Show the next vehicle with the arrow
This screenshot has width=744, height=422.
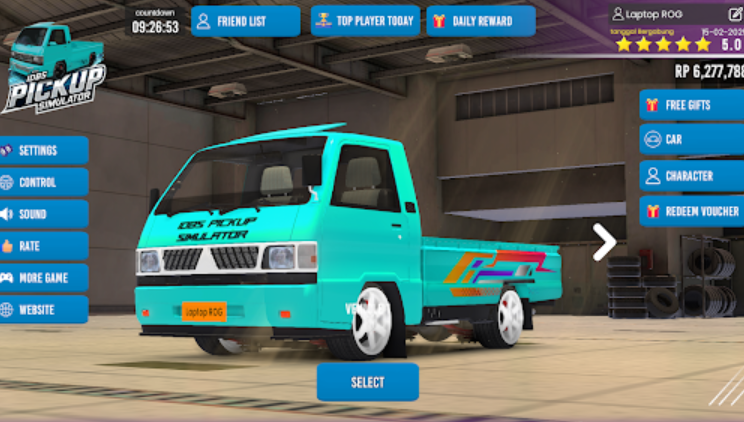(603, 242)
